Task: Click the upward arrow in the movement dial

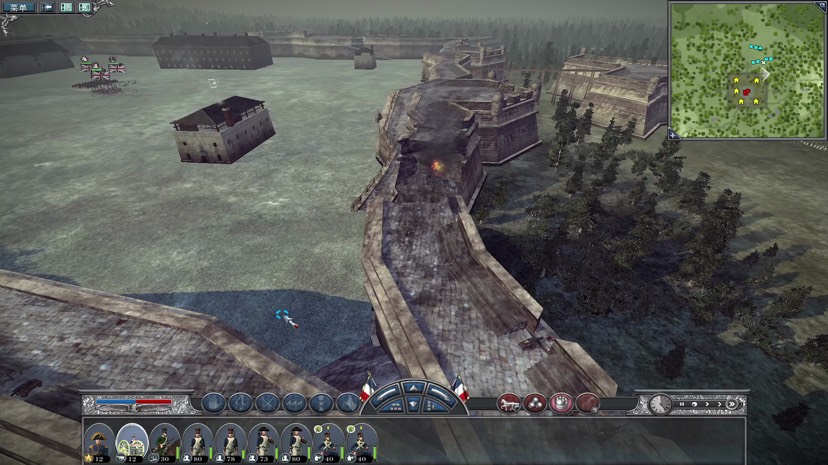Action: [414, 389]
